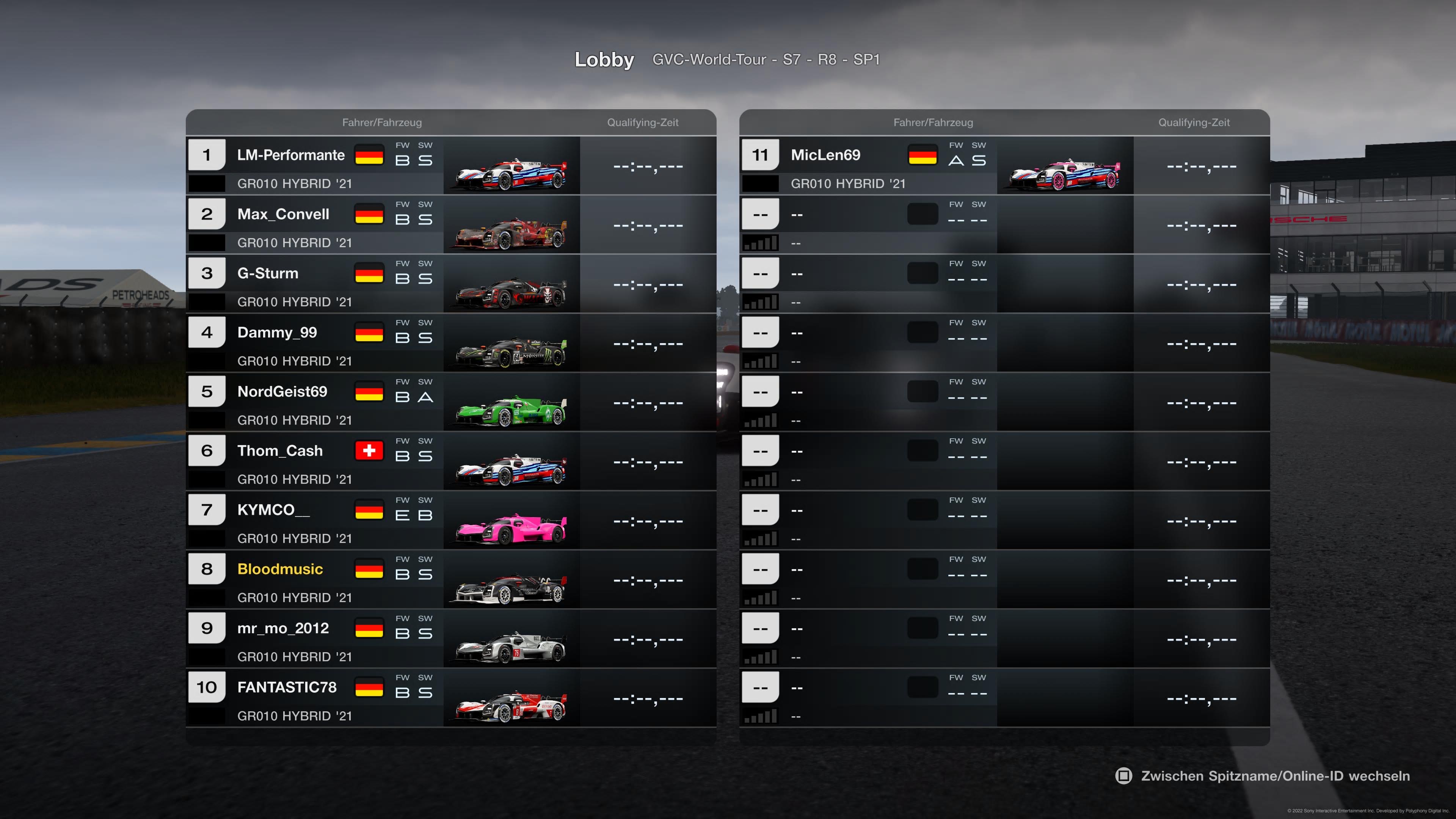
Task: Select the Swiss flag beside Thom_Cash
Action: click(x=370, y=450)
